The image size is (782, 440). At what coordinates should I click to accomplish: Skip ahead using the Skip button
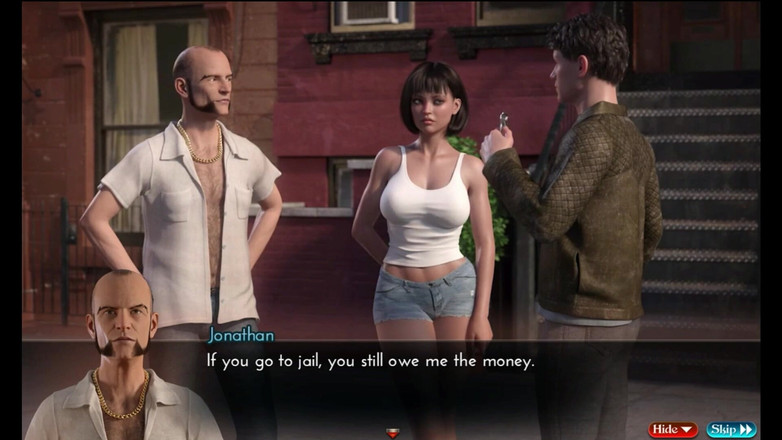[731, 429]
